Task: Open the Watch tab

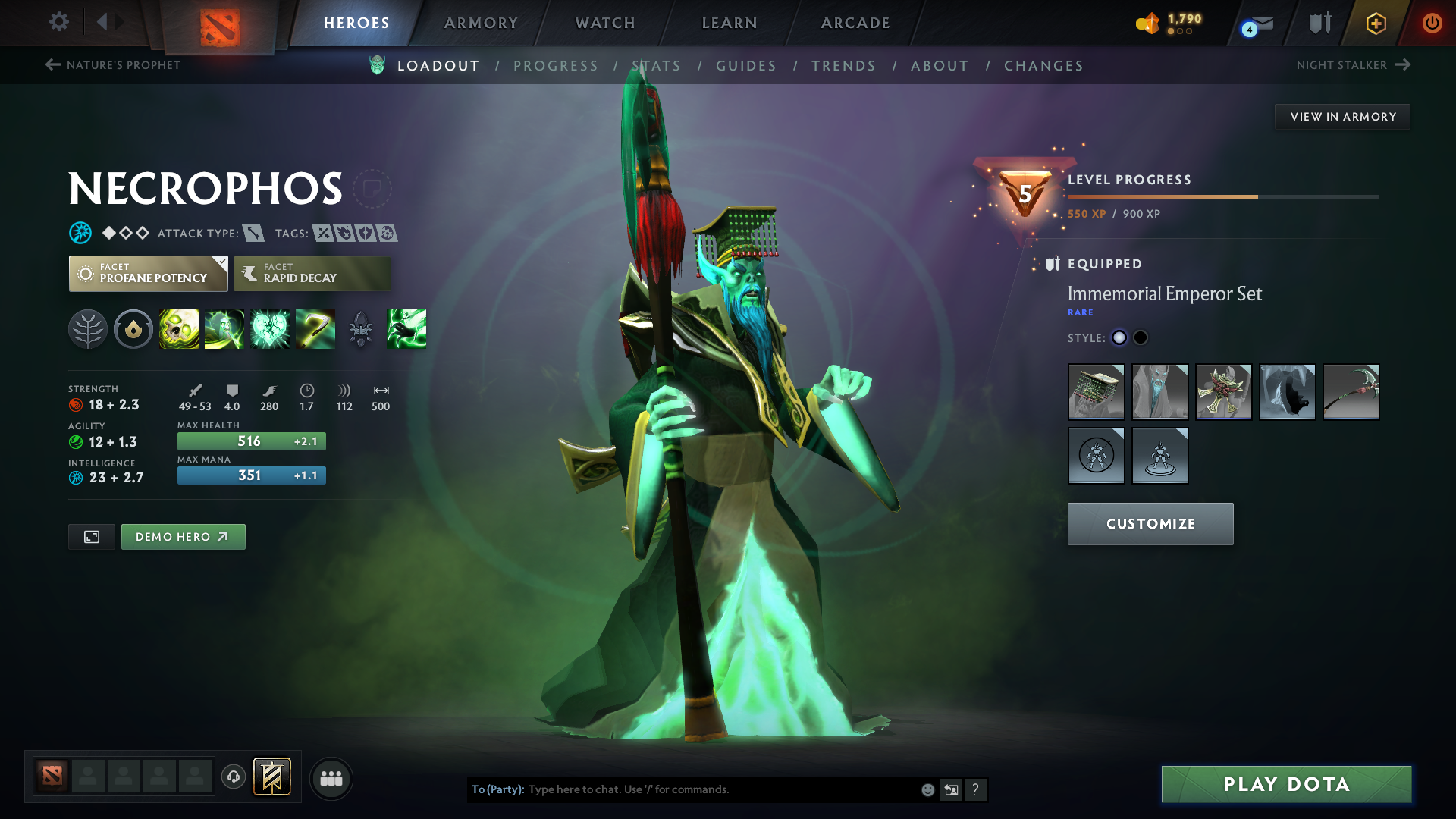Action: (605, 23)
